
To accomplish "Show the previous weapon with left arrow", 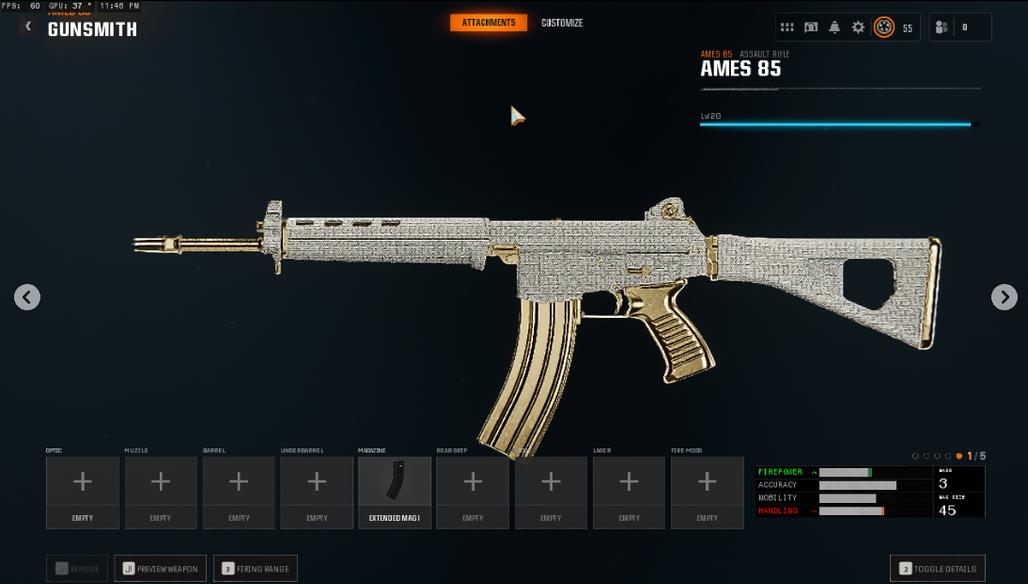I will (27, 297).
